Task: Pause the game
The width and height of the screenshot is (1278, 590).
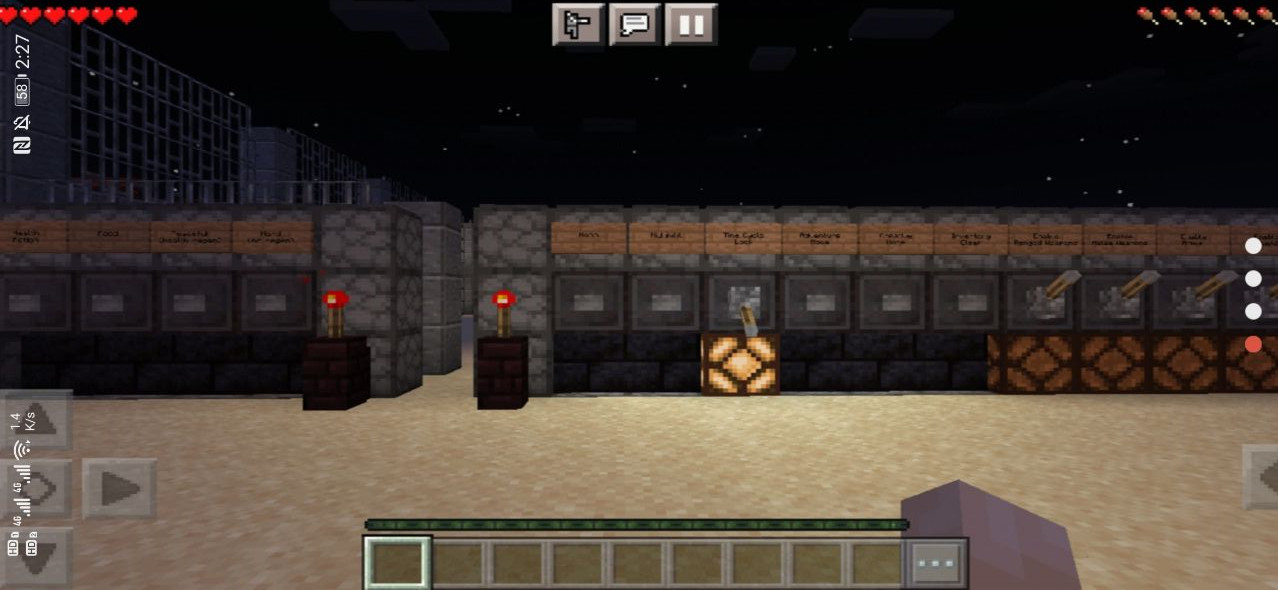Action: [x=691, y=25]
